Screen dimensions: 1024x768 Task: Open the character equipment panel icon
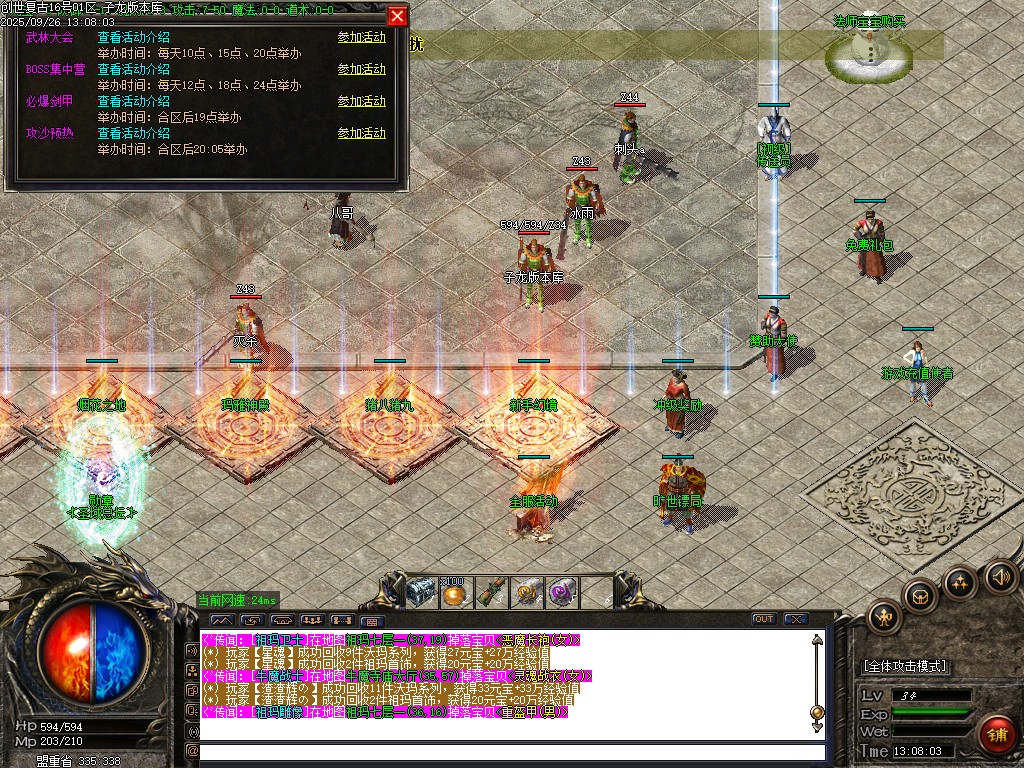point(885,615)
